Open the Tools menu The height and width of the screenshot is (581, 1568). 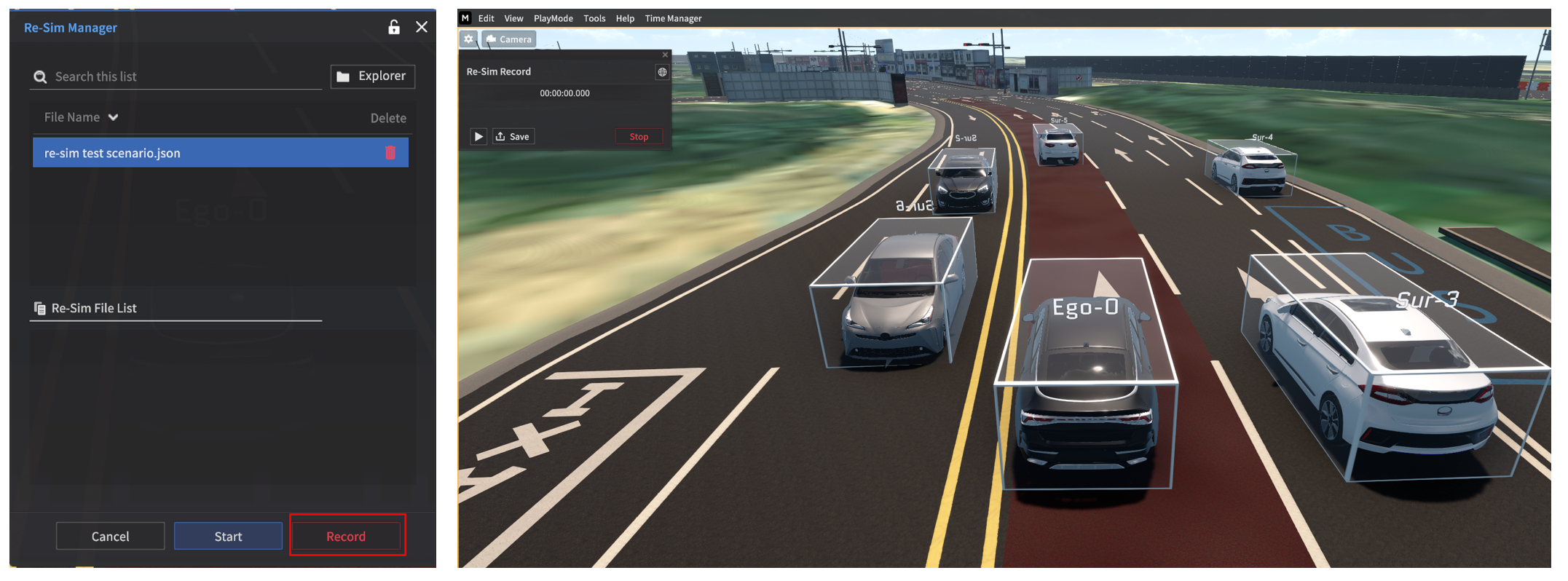[594, 18]
